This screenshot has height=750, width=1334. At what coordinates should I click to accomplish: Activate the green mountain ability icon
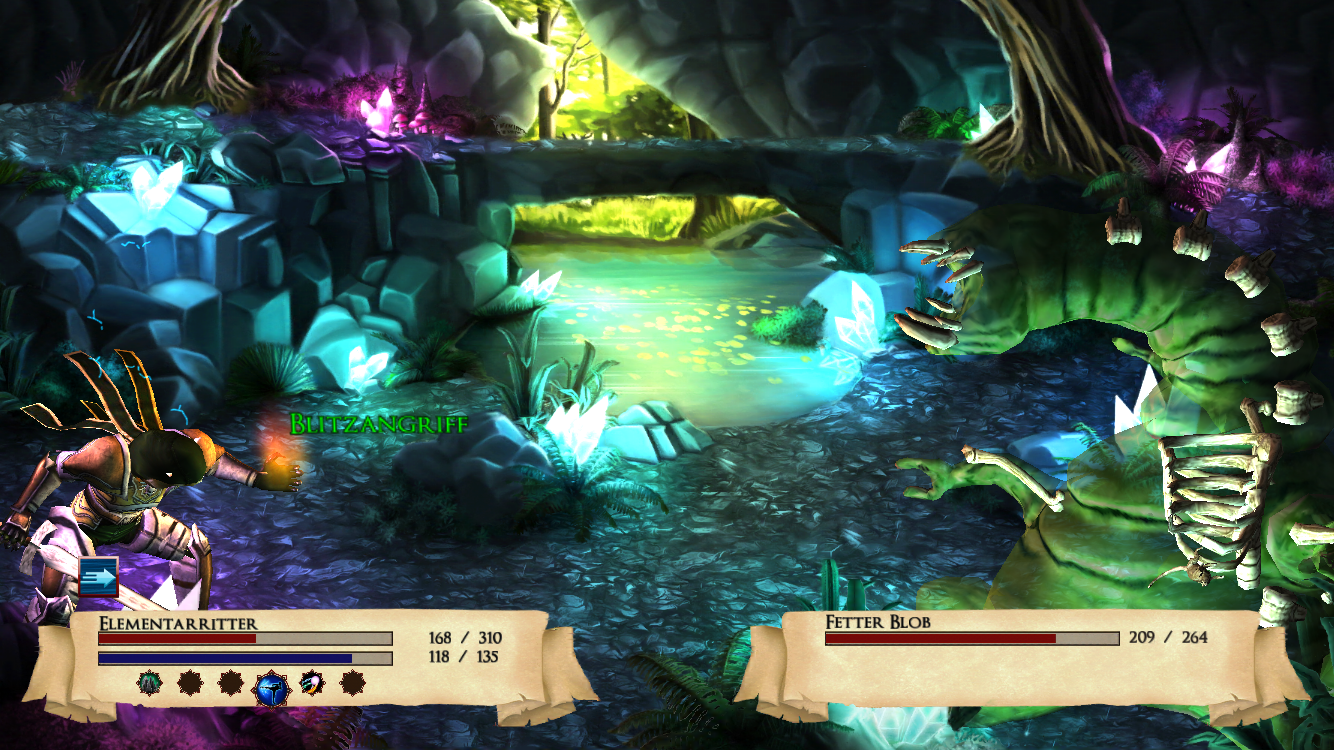149,683
